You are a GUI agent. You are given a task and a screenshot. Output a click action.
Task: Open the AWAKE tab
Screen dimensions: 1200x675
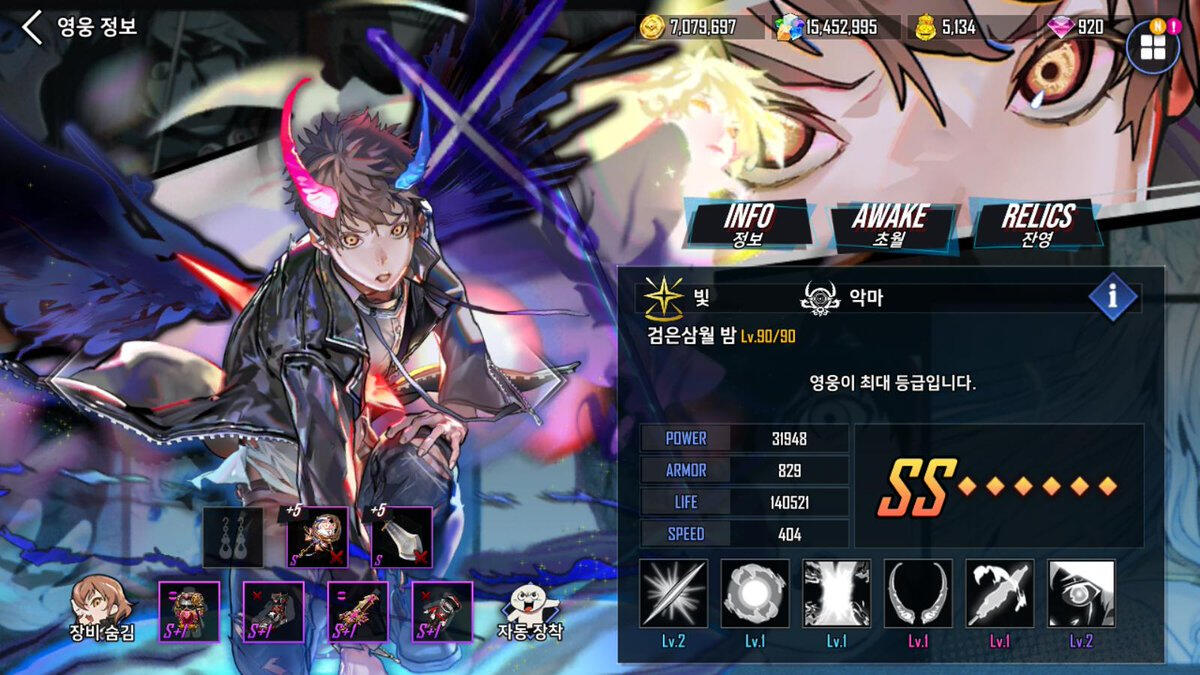click(890, 224)
